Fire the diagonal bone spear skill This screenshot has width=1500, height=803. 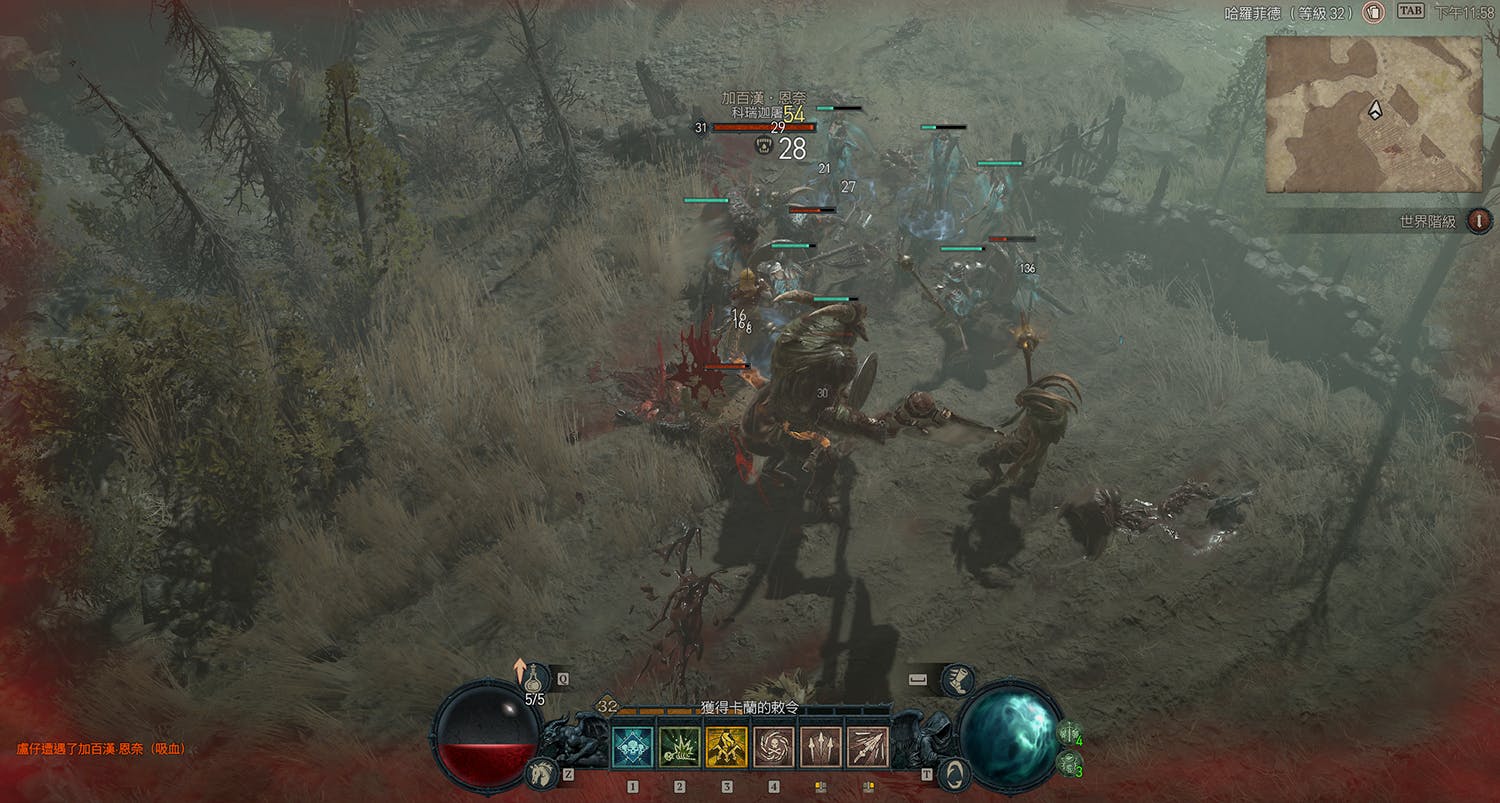pos(868,747)
